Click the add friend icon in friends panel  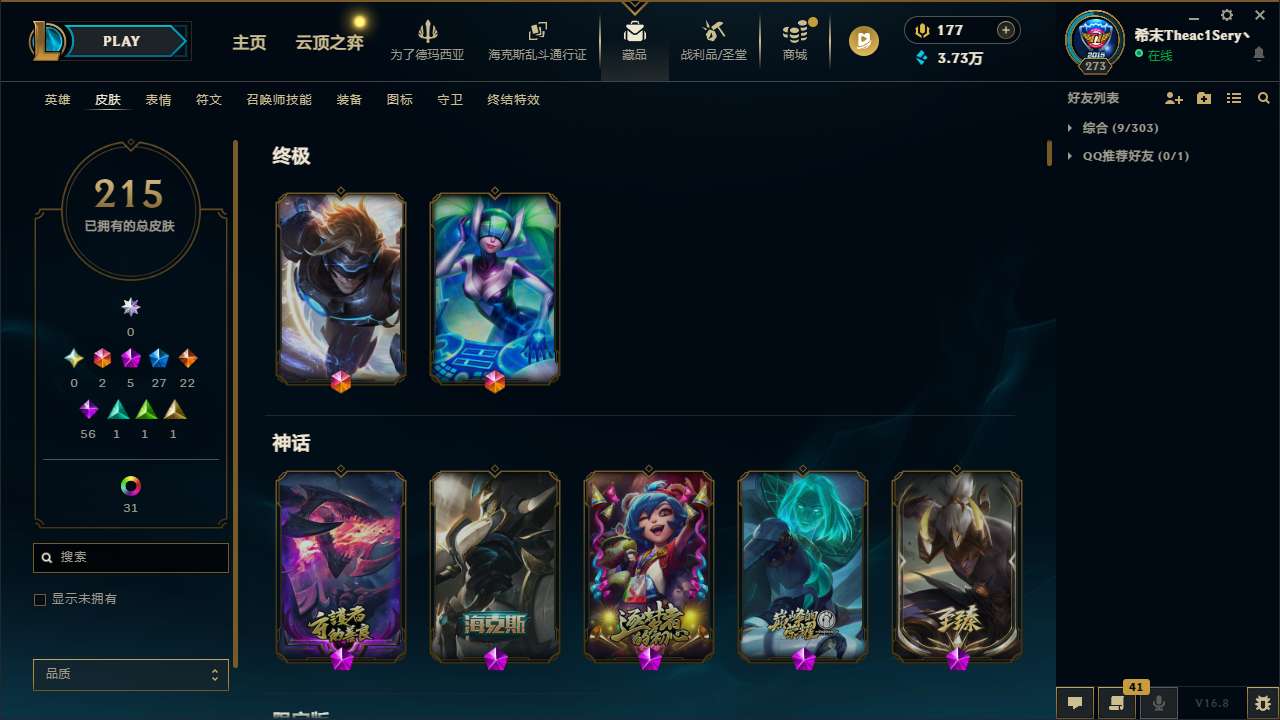tap(1174, 98)
